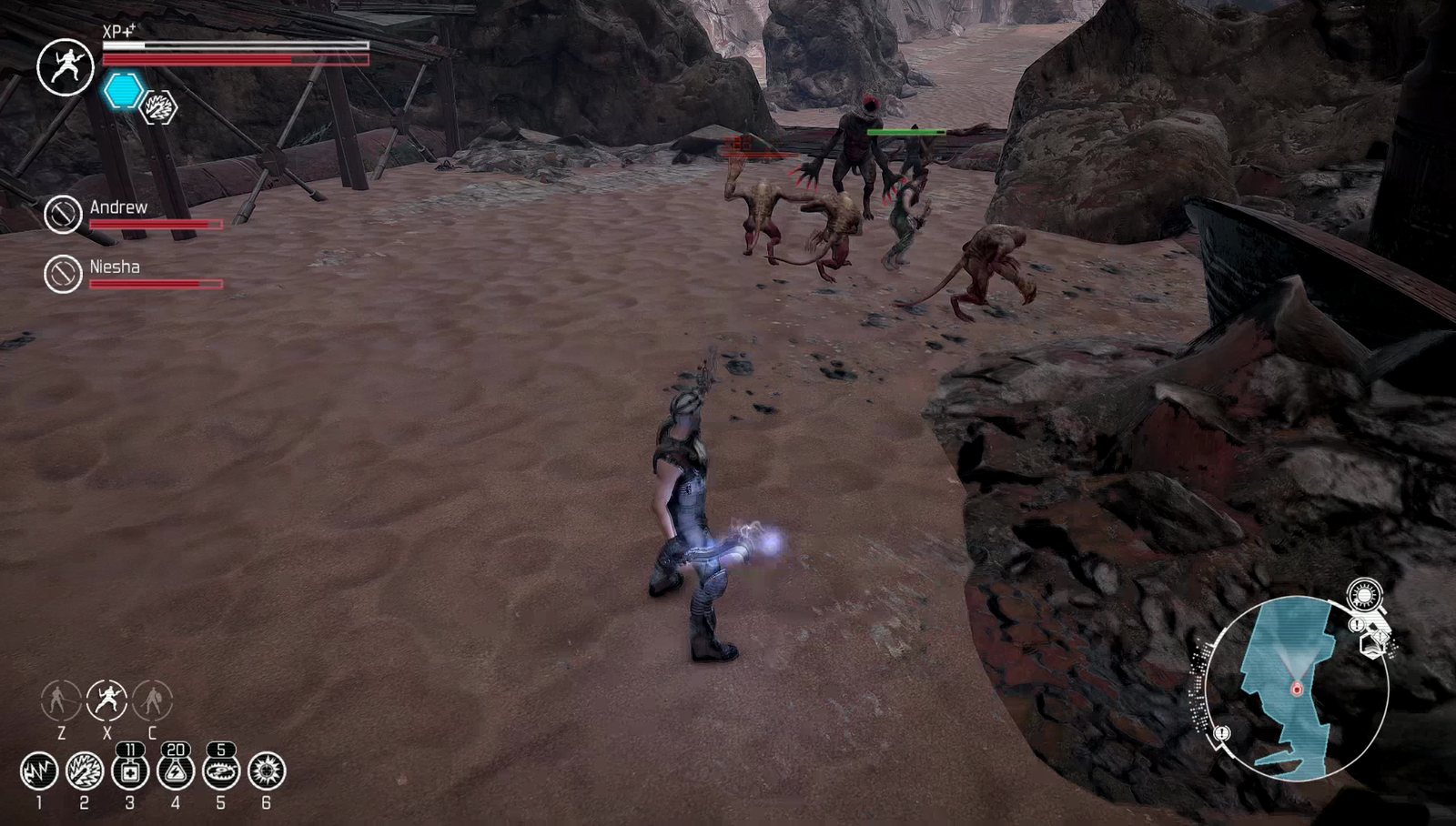Use the lightning flask fluid injection
The width and height of the screenshot is (1456, 826).
pos(176,771)
